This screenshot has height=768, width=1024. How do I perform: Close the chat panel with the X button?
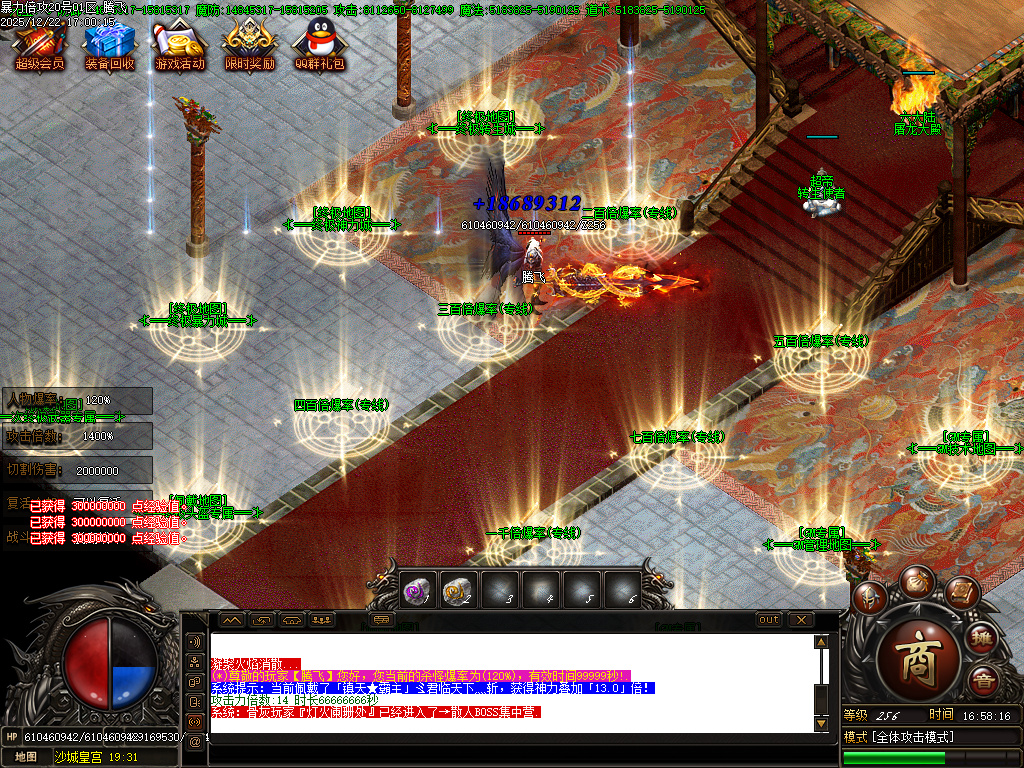point(800,620)
